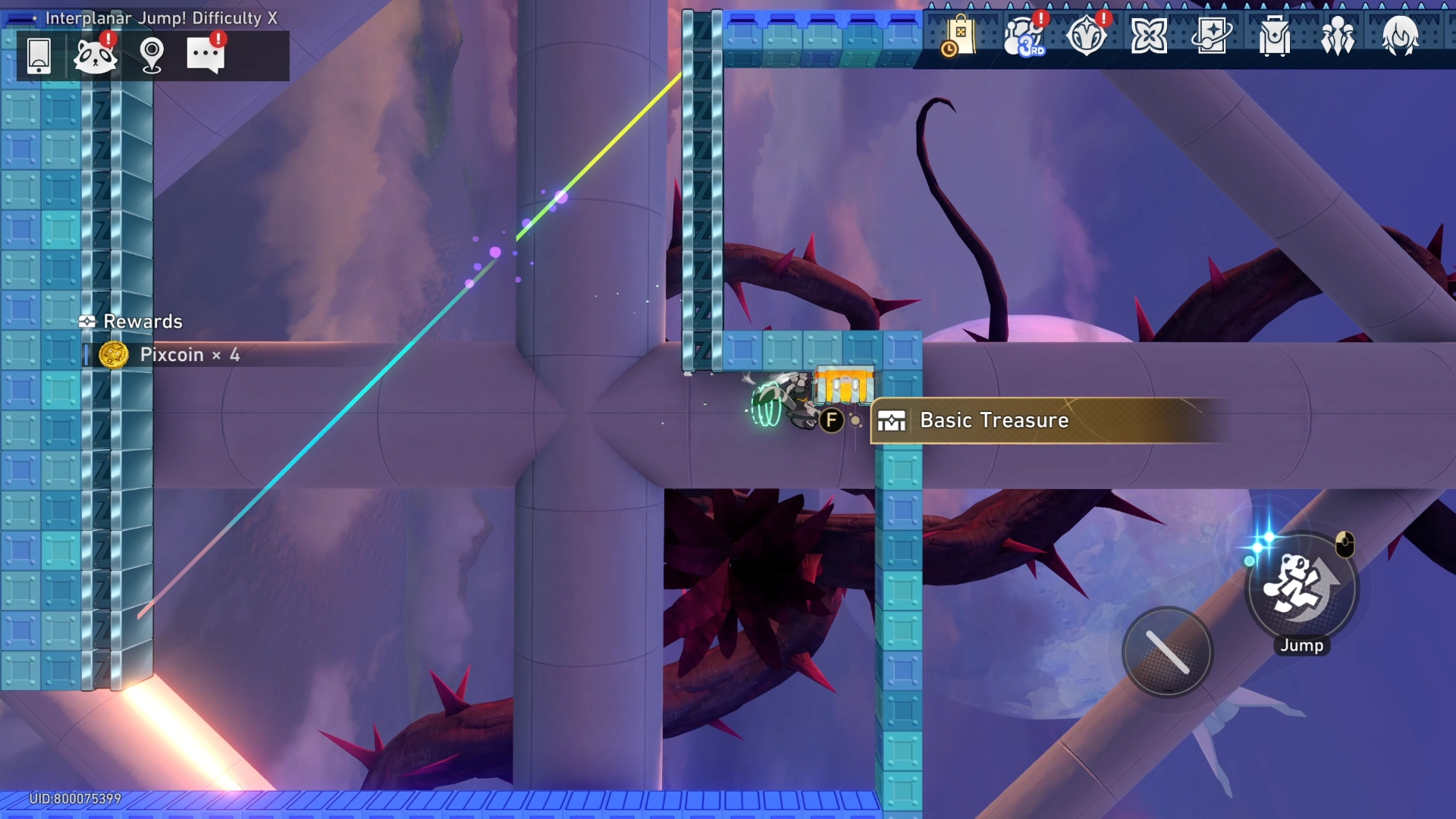The image size is (1456, 819).
Task: Tap the round slash attack button
Action: pos(1167,652)
